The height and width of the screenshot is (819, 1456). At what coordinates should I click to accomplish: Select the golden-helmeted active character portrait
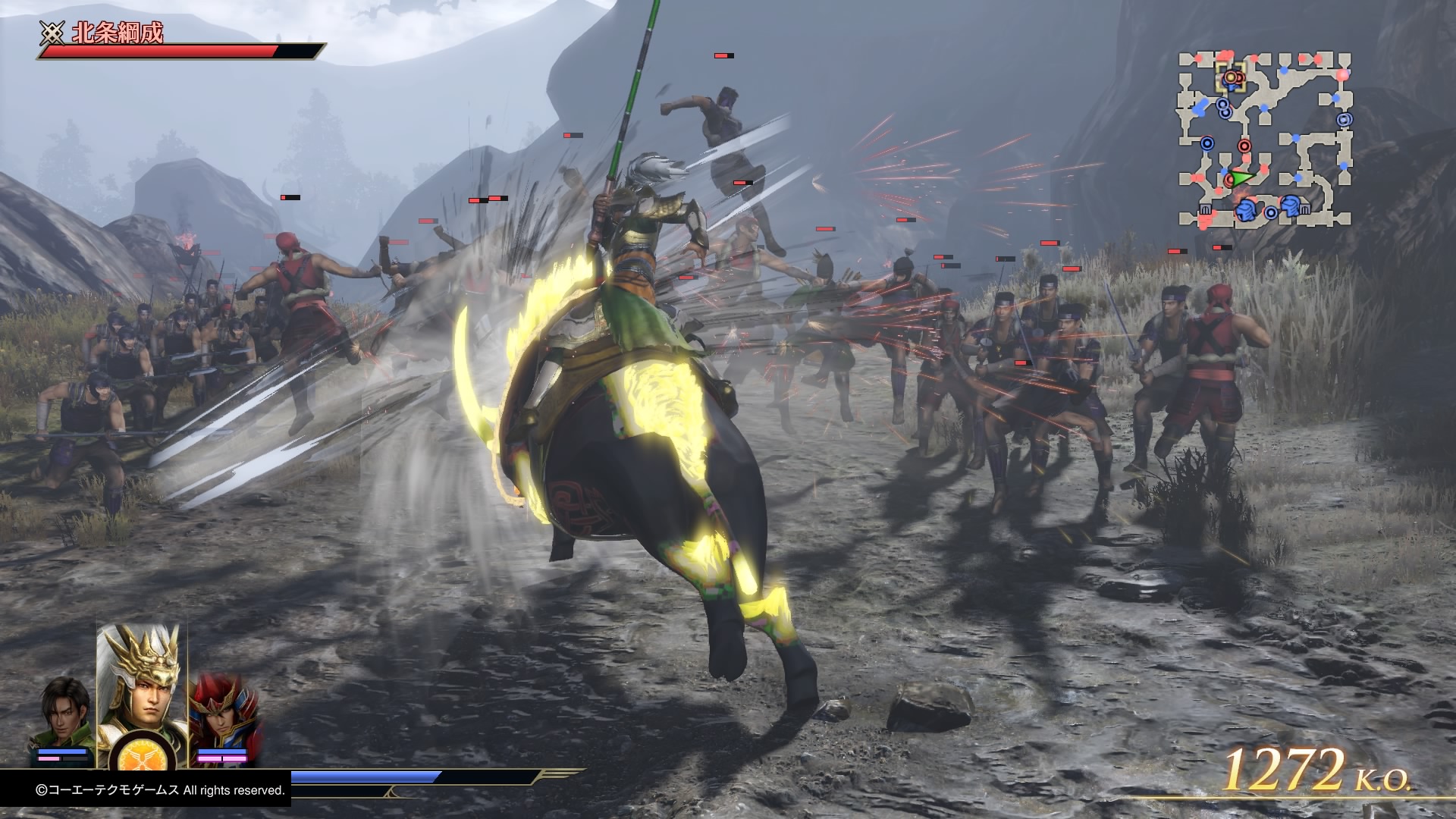(x=142, y=682)
